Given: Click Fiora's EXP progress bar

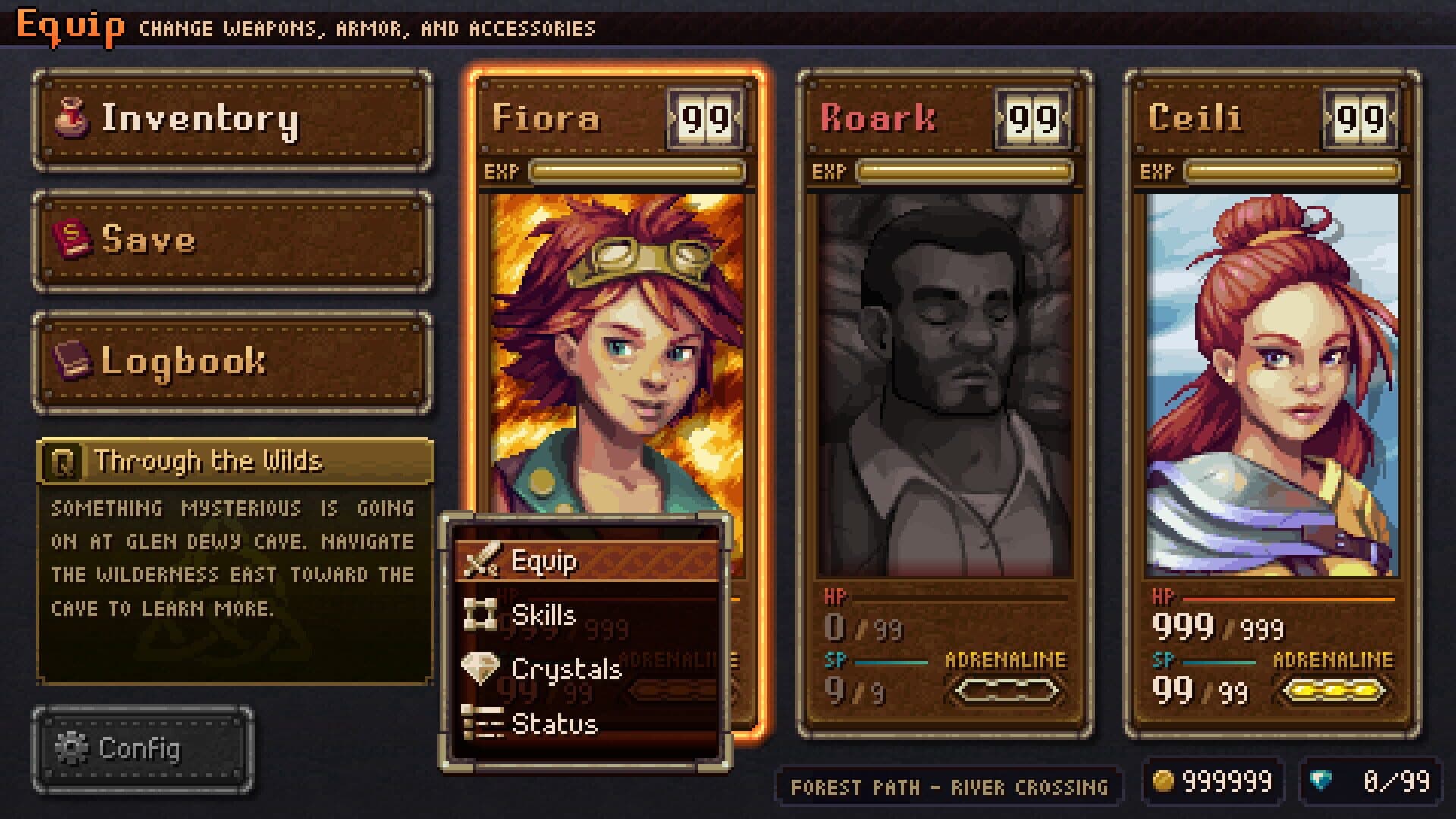Looking at the screenshot, I should 637,172.
